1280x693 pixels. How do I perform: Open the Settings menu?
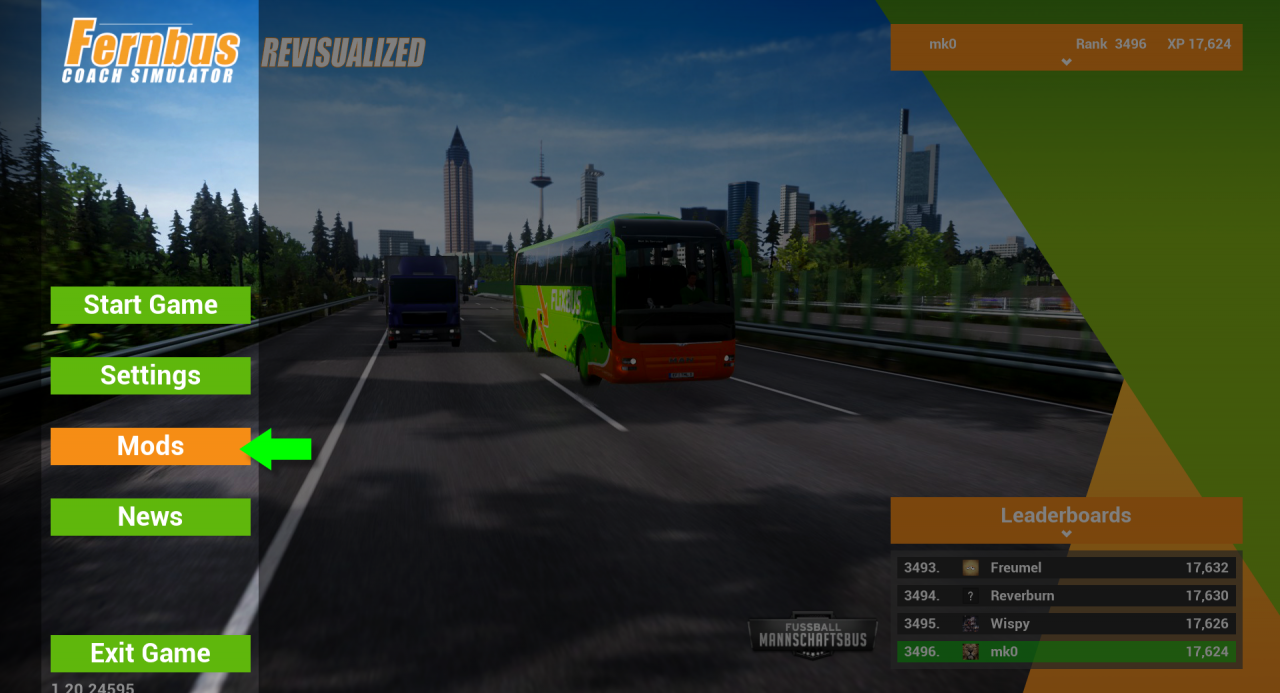(x=150, y=376)
